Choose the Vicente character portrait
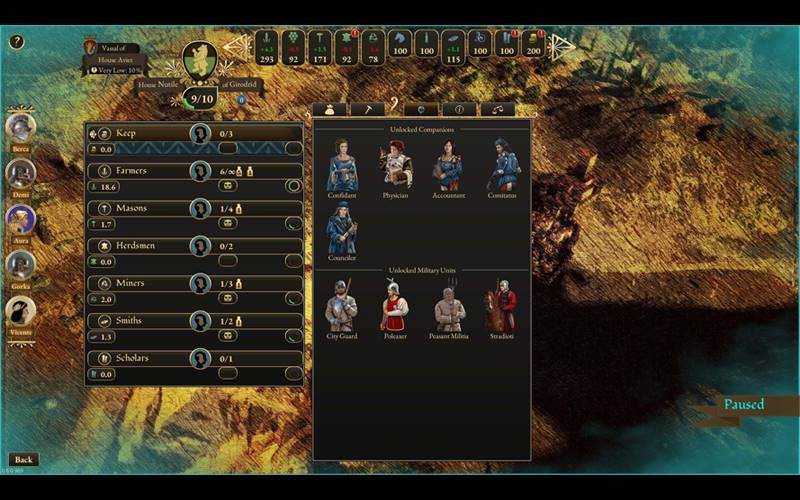The width and height of the screenshot is (800, 500). 21,312
